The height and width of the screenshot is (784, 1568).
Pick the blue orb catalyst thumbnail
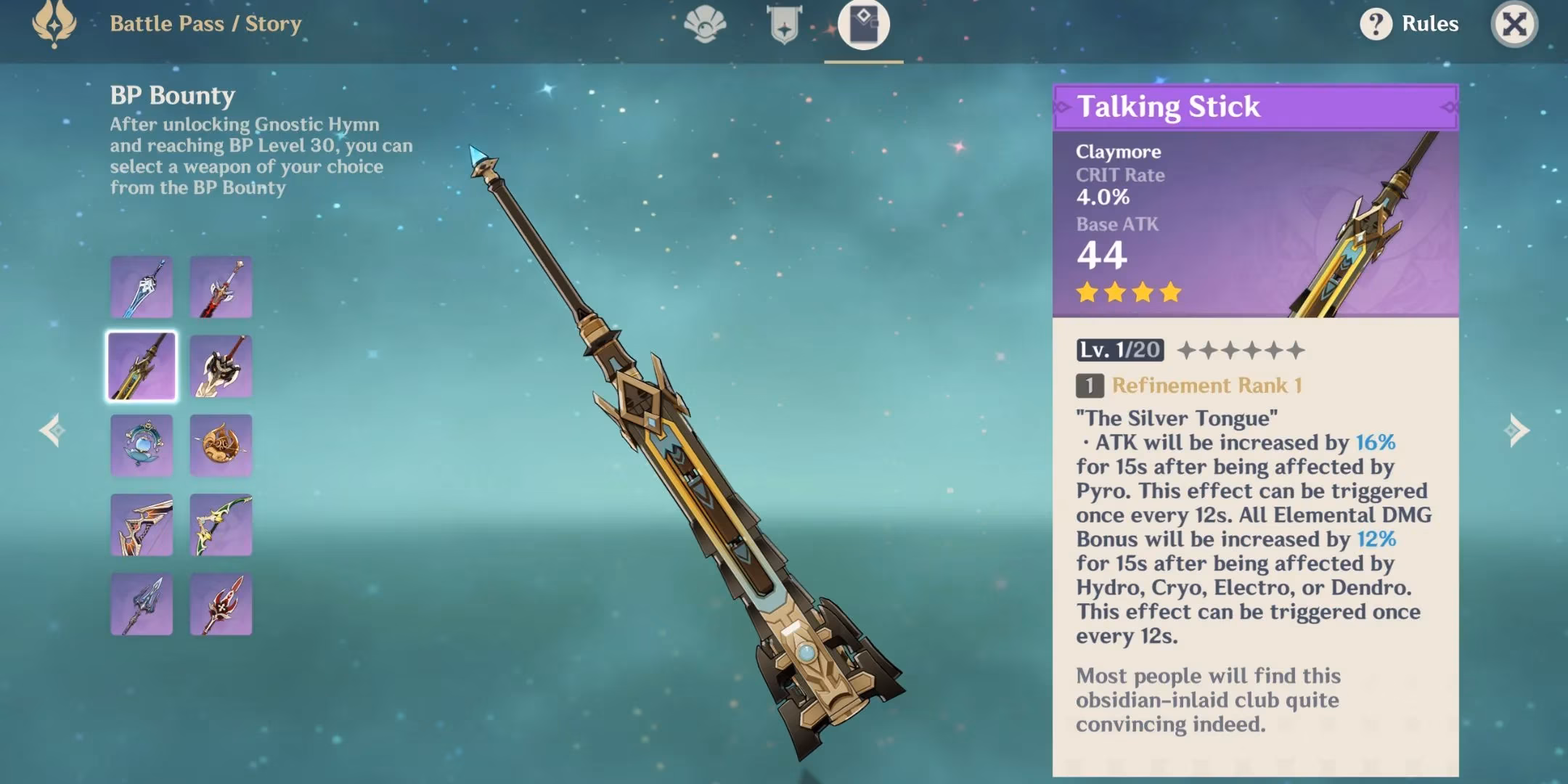point(142,445)
